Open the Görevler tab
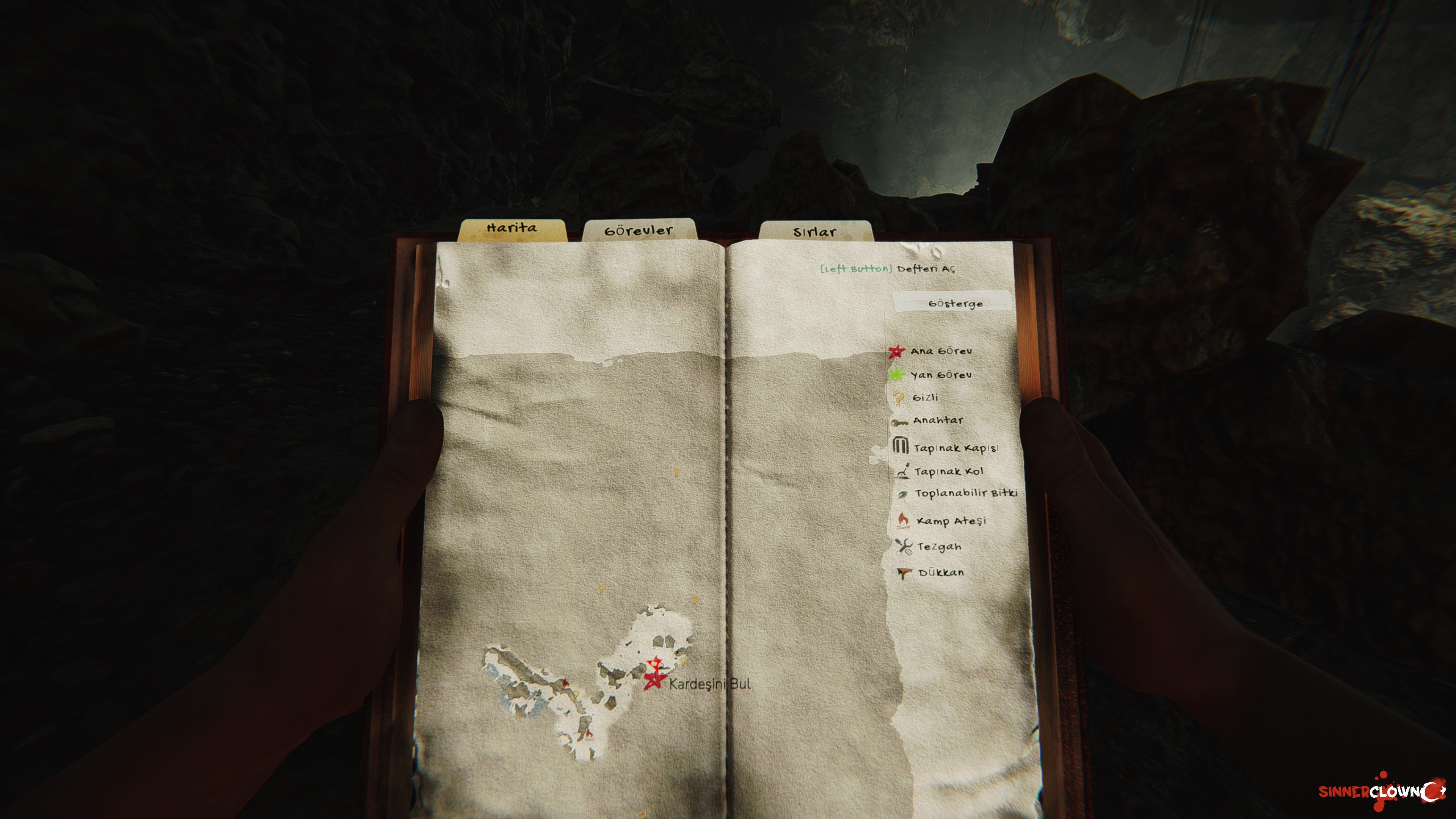 click(639, 231)
